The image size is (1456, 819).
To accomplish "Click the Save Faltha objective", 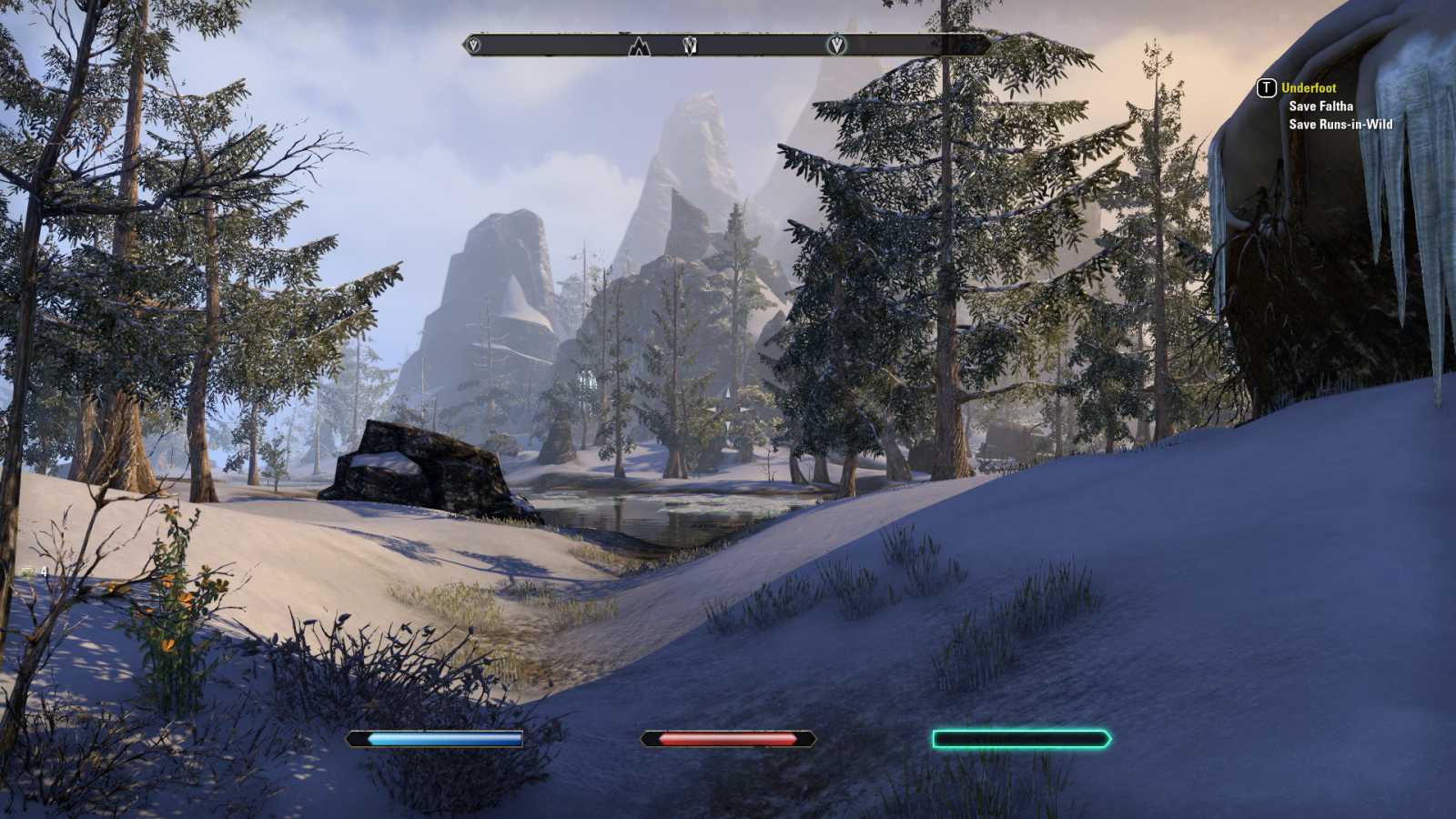I will pyautogui.click(x=1320, y=106).
